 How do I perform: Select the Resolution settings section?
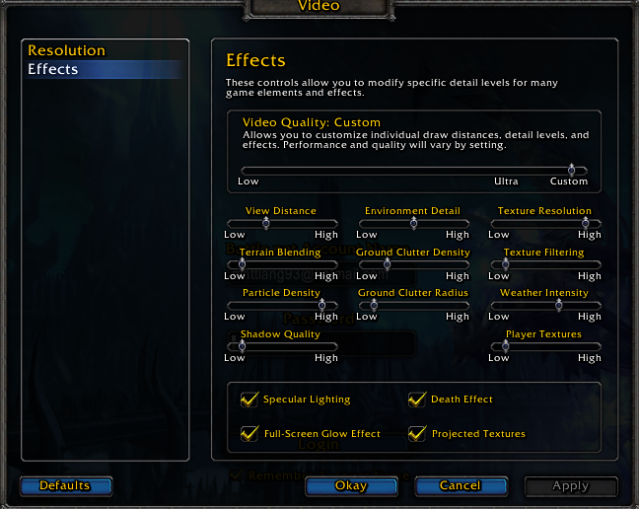pyautogui.click(x=66, y=50)
